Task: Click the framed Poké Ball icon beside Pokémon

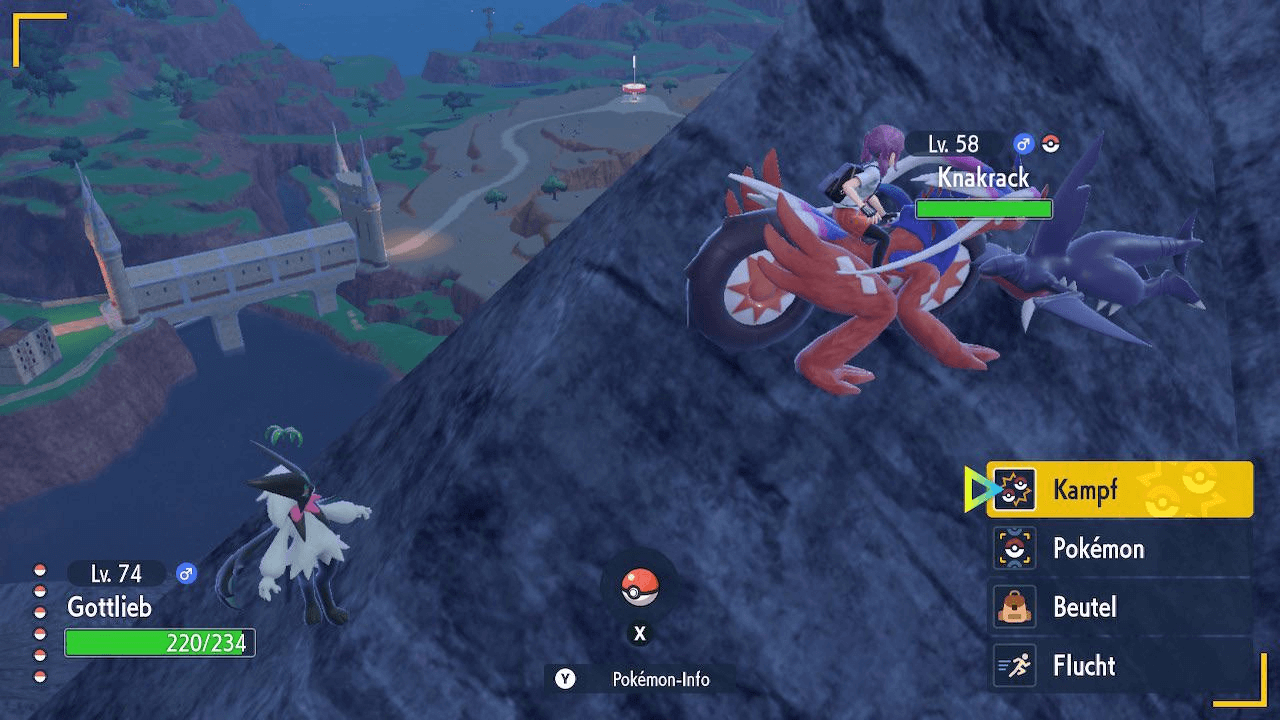Action: pyautogui.click(x=1016, y=549)
